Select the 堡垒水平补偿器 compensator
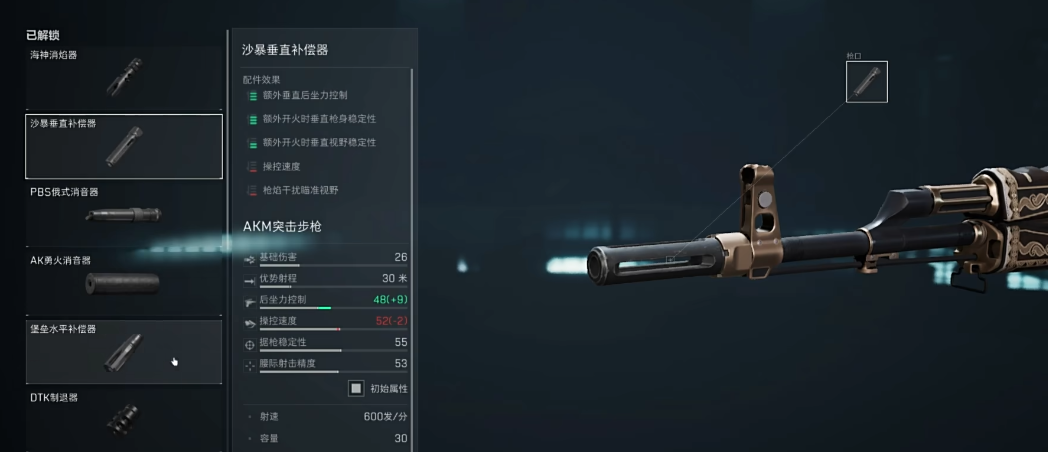The height and width of the screenshot is (452, 1048). [x=124, y=351]
